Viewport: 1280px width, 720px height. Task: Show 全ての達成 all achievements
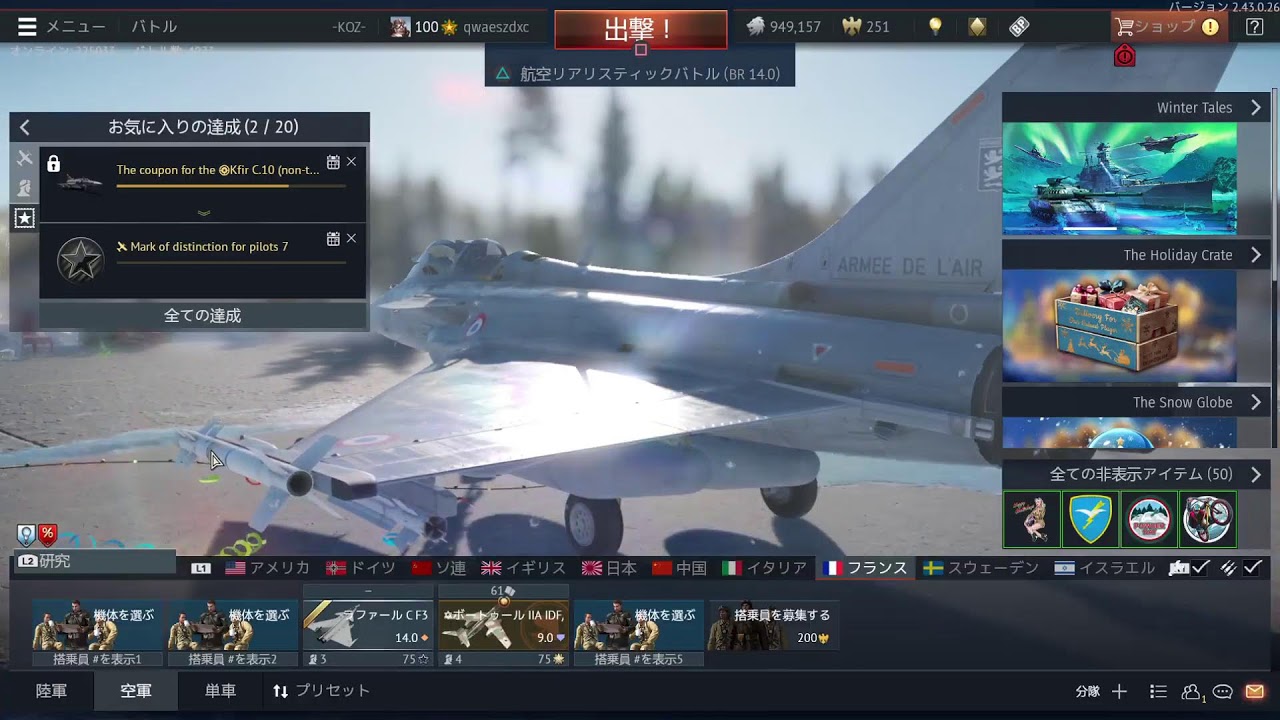203,316
